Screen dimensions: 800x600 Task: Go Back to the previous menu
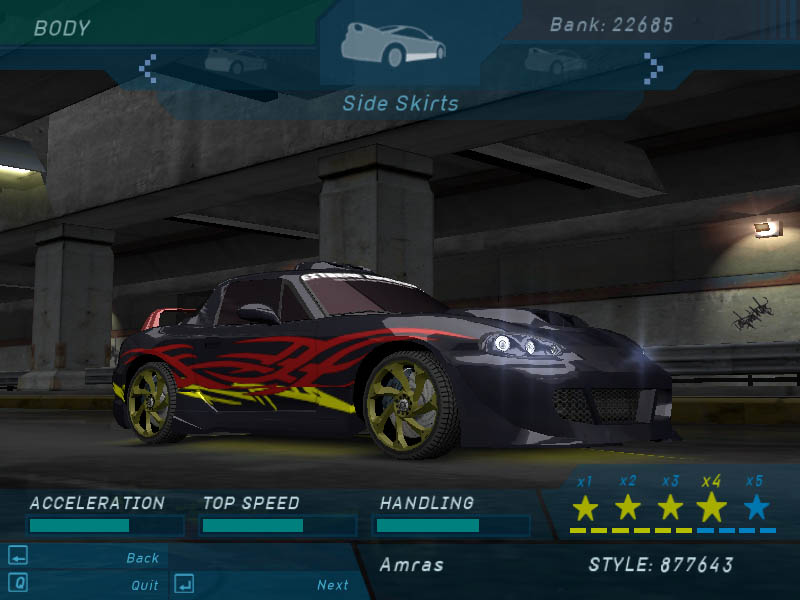tap(142, 558)
